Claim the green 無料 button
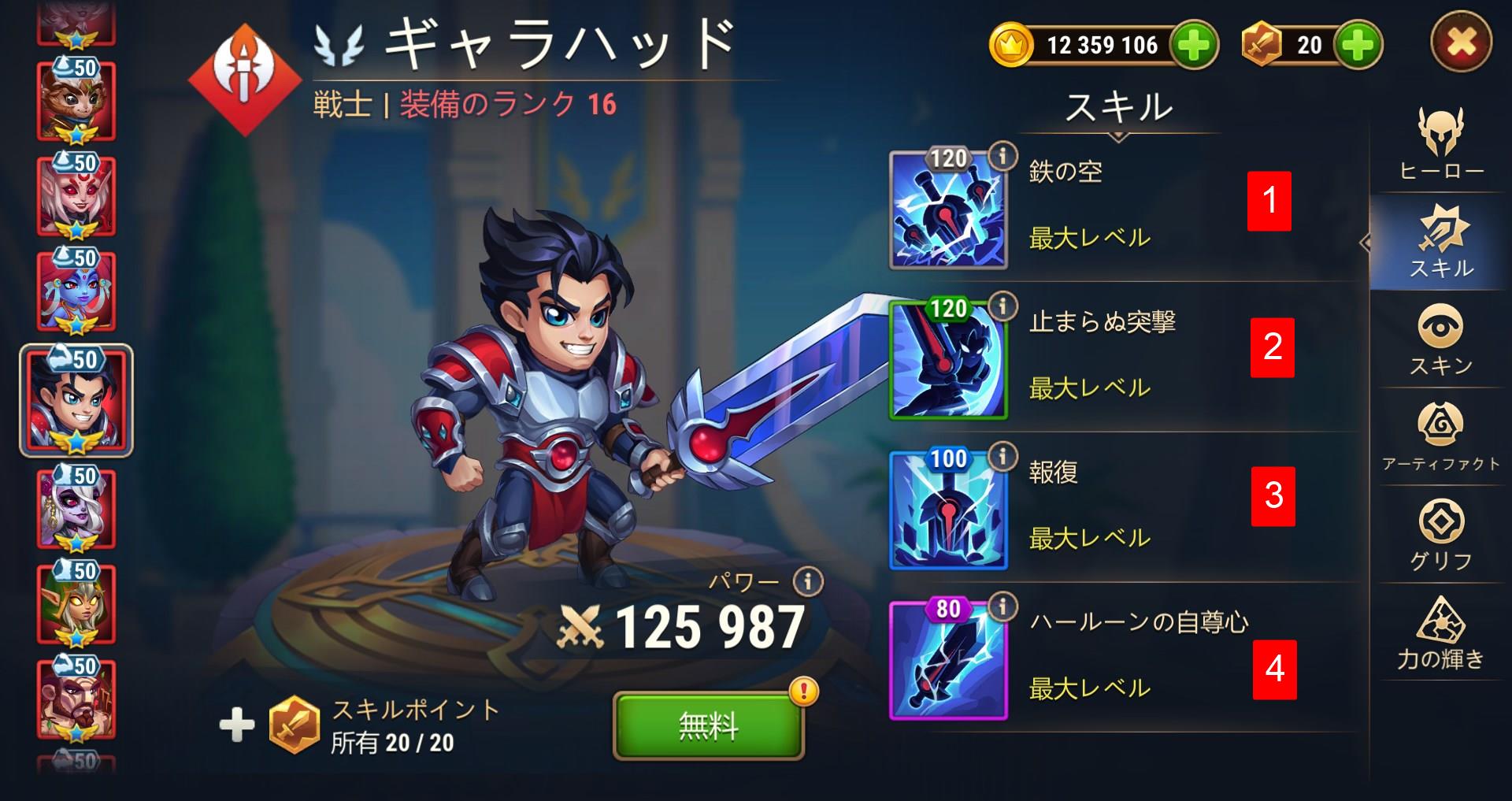This screenshot has width=1512, height=801. coord(708,725)
